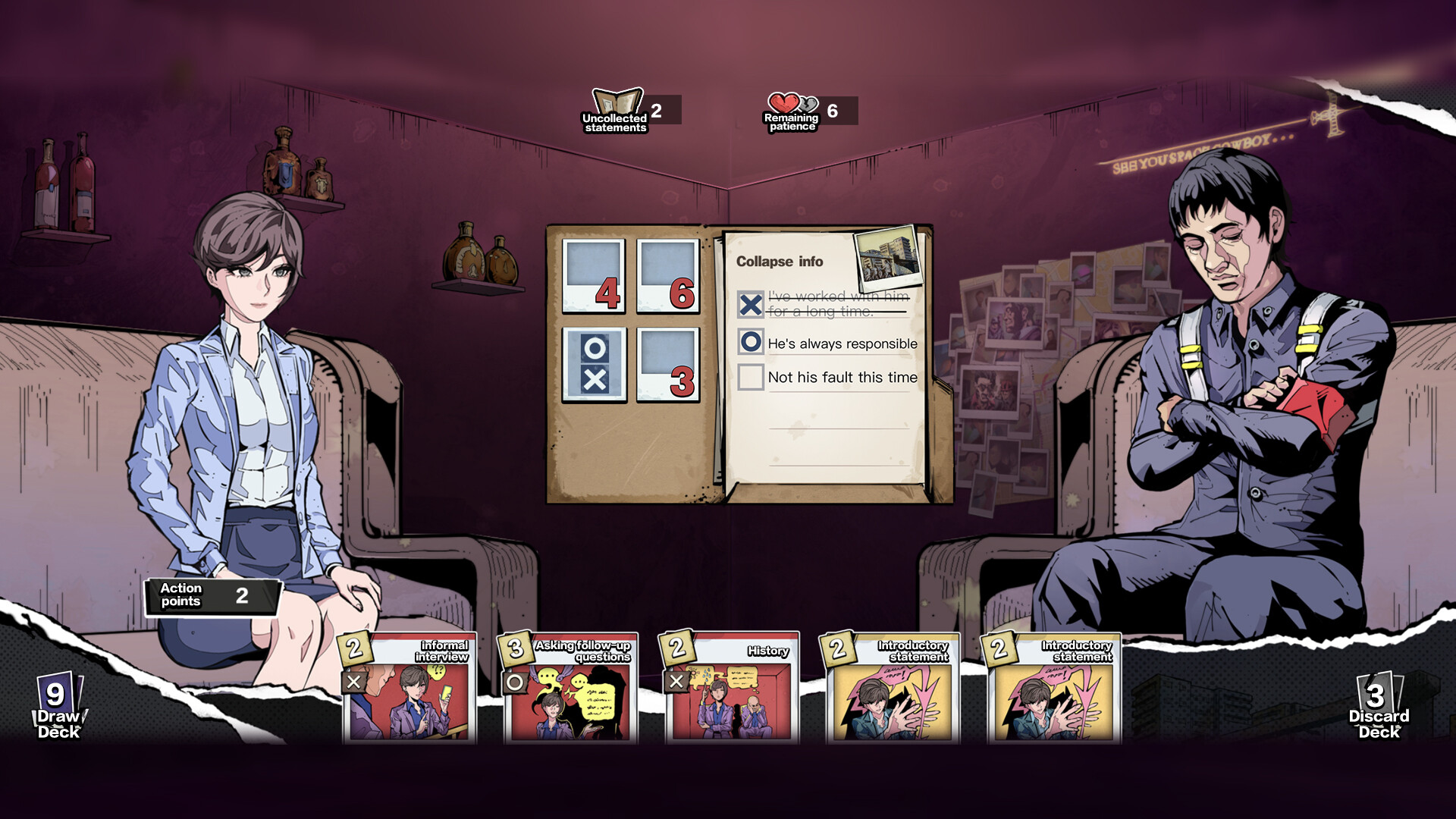Click the X symbol on the Informal interview card
Viewport: 1456px width, 819px height.
pyautogui.click(x=354, y=682)
